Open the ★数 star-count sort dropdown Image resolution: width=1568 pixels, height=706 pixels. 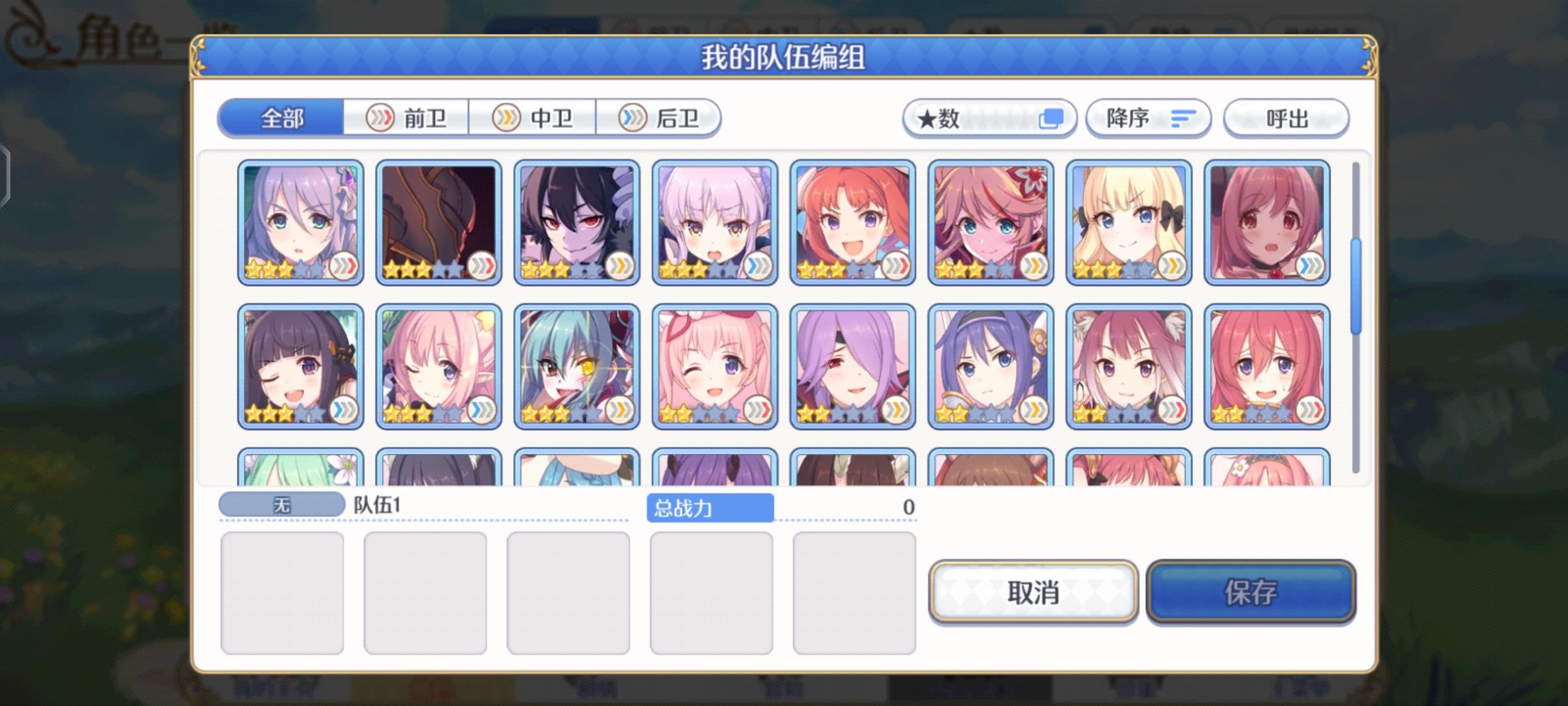click(990, 118)
